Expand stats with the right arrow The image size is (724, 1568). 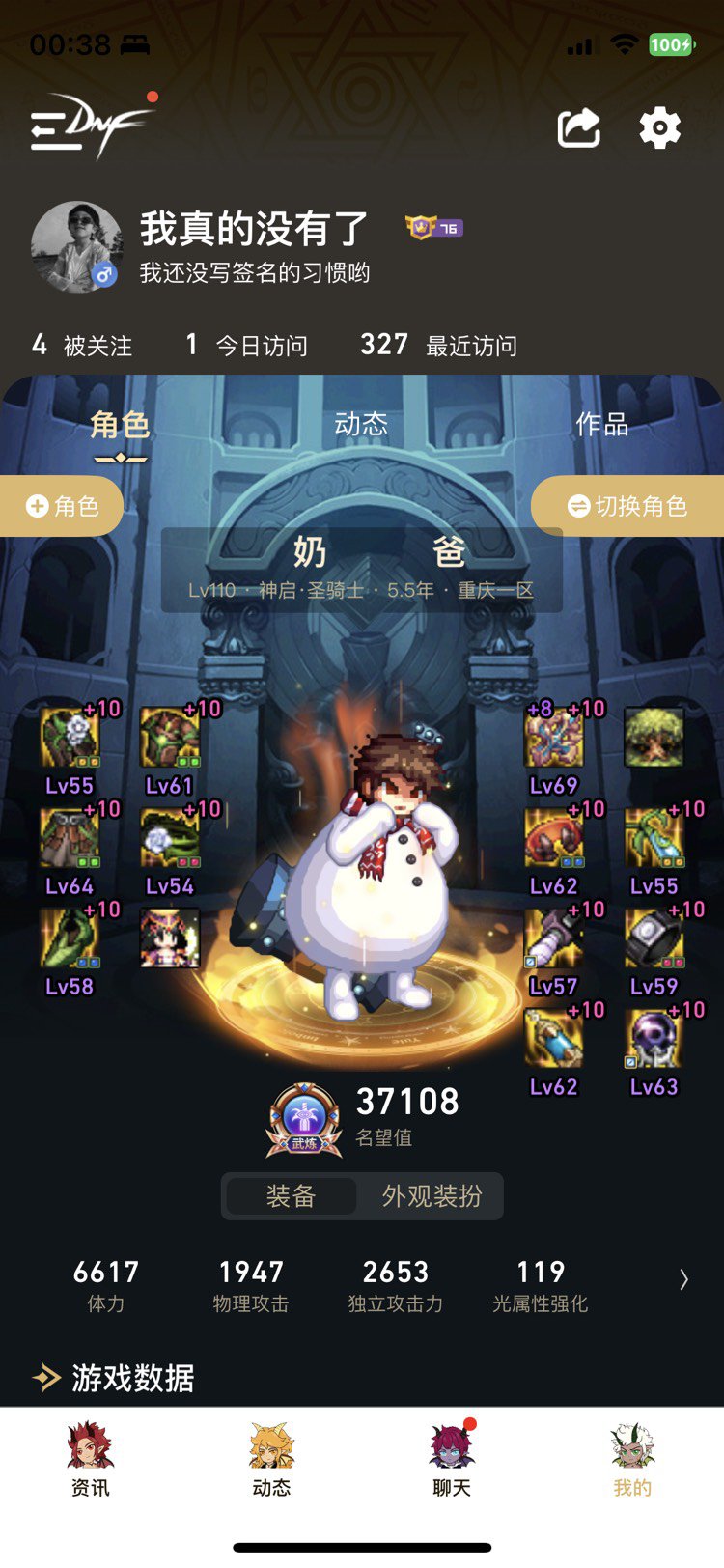[683, 1279]
